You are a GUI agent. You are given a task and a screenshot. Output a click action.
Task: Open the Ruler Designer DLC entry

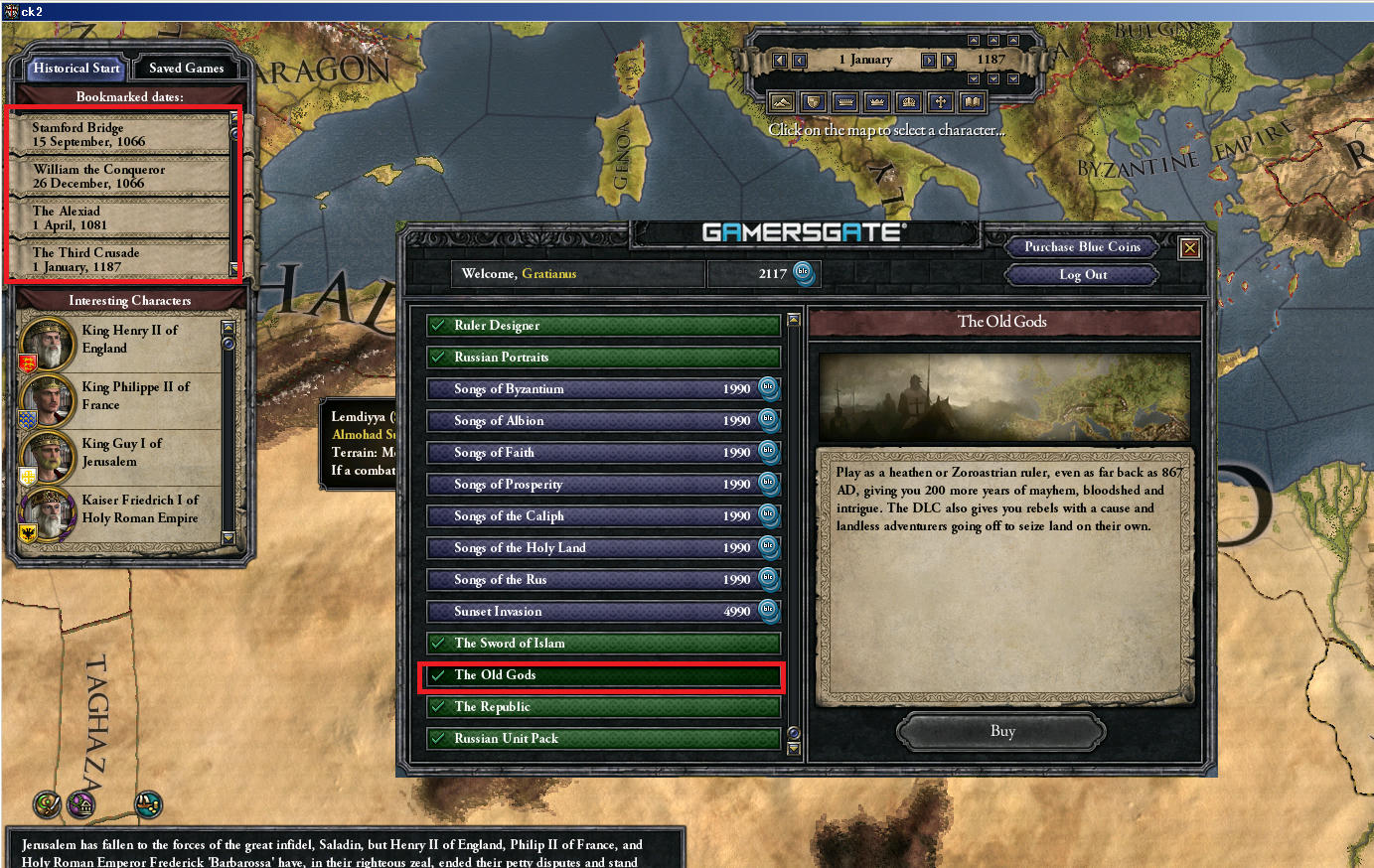[x=603, y=326]
